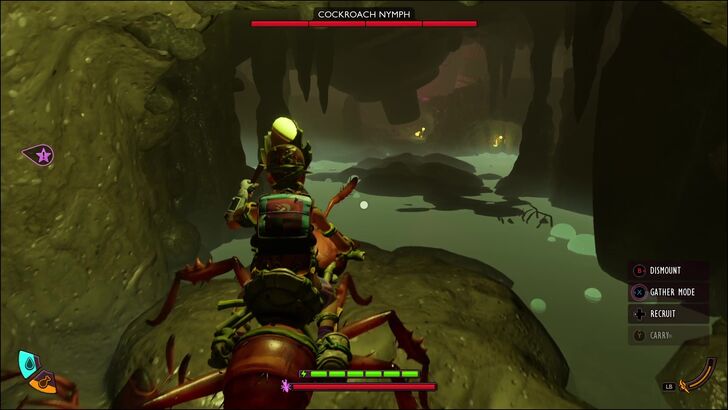Toggle Gather Mode for the buggy

668,292
